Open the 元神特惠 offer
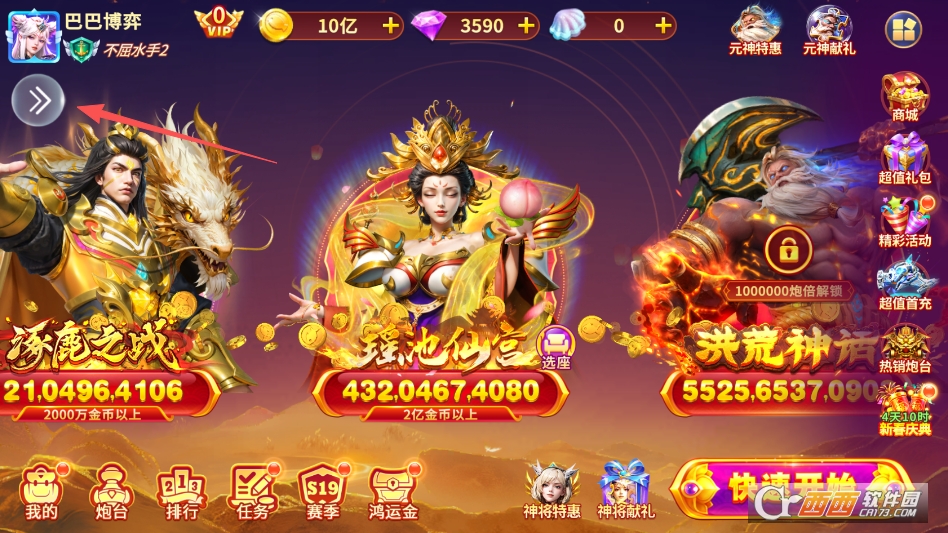The height and width of the screenshot is (533, 948). [755, 30]
